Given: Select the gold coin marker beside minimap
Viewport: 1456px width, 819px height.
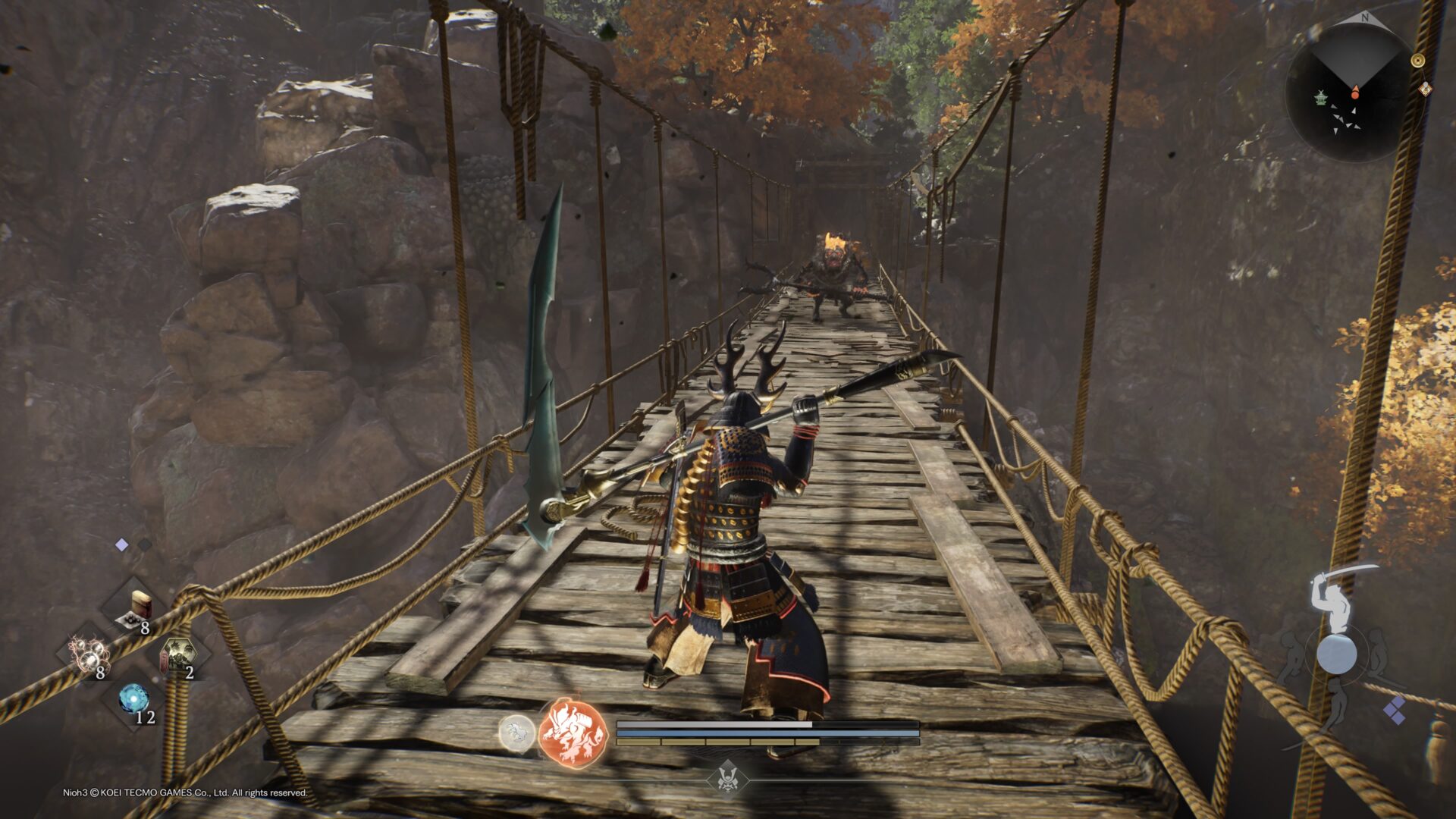Looking at the screenshot, I should (1417, 61).
